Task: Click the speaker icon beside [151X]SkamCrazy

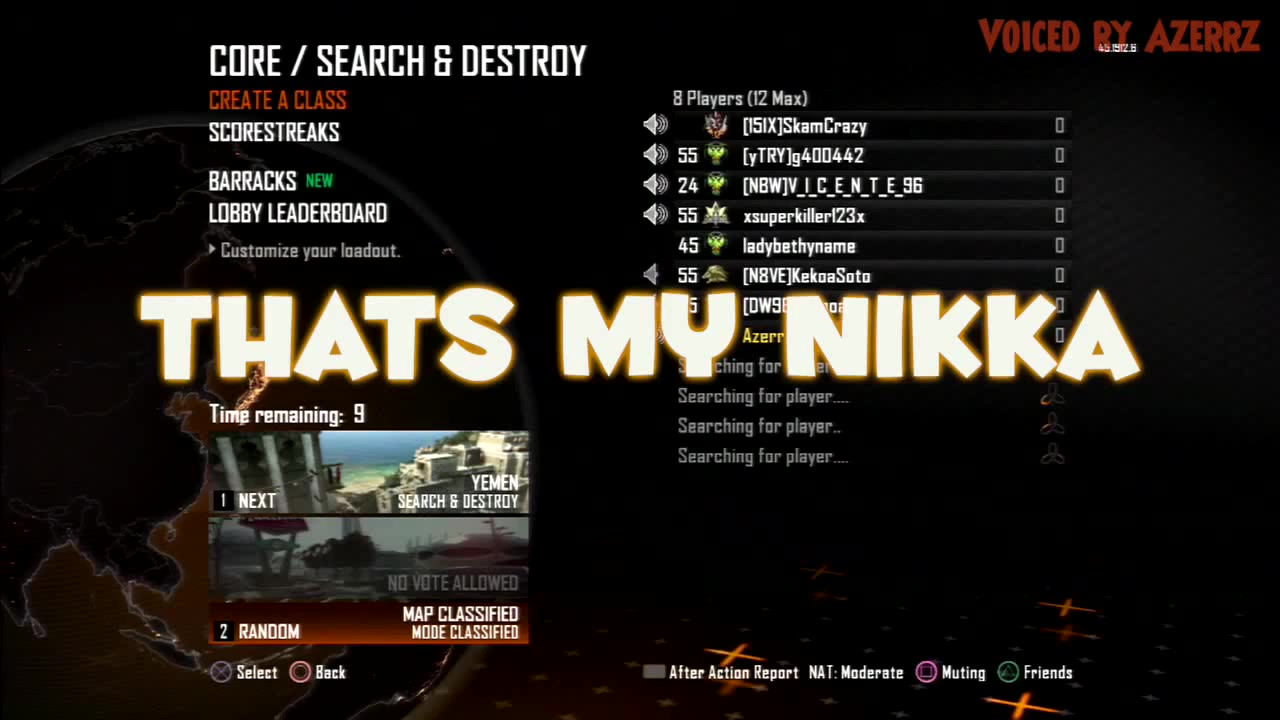Action: 655,125
